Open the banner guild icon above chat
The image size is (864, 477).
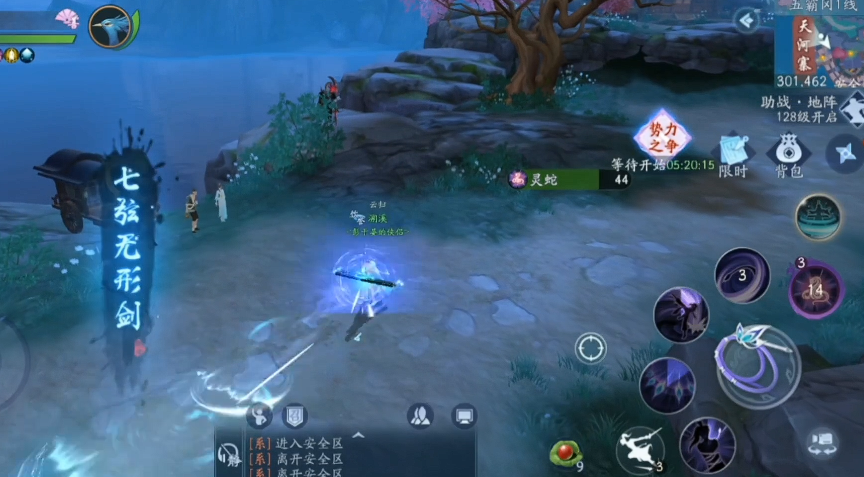coord(294,416)
